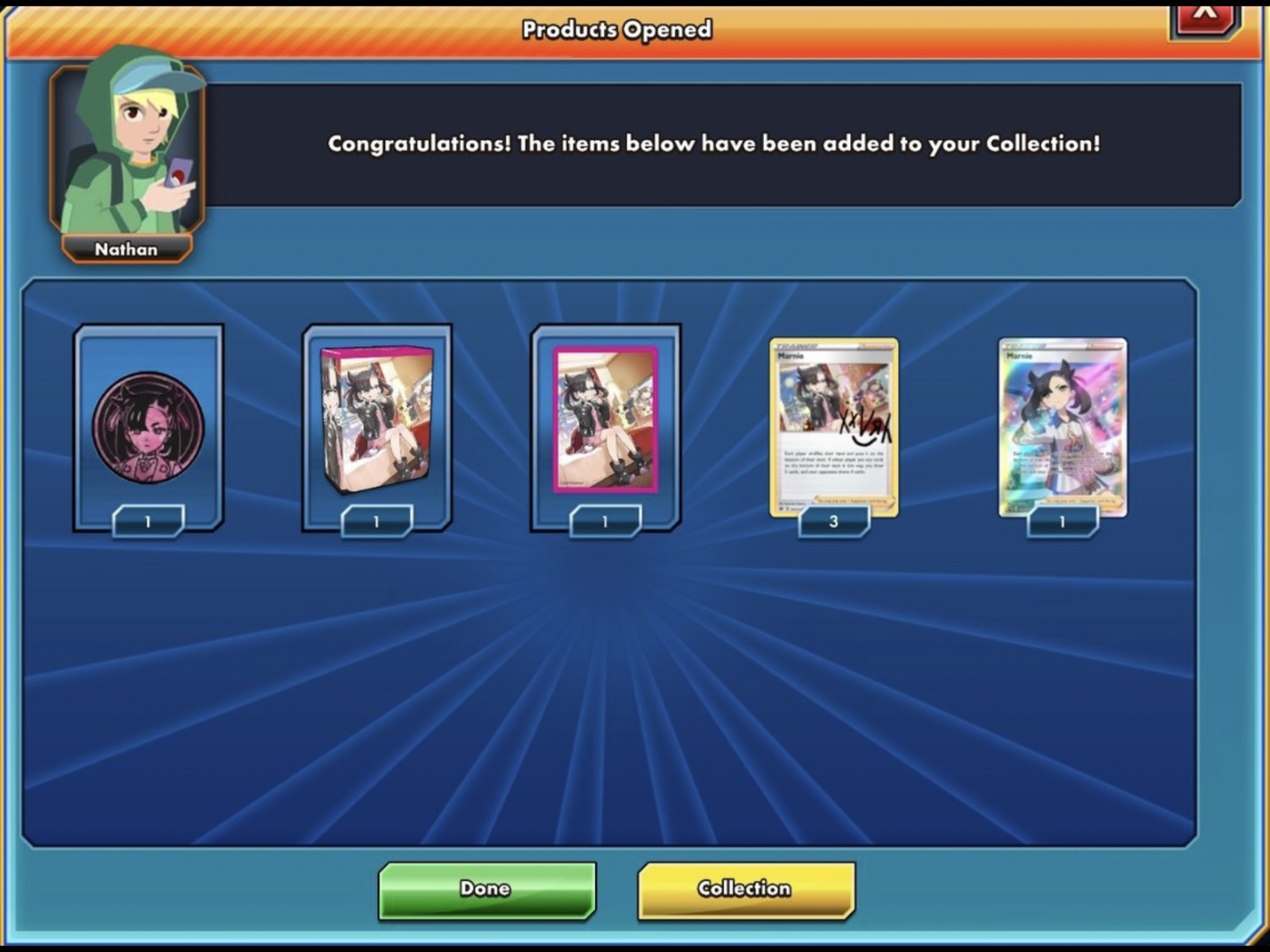Click the quantity badge under the coin
Viewport: 1270px width, 952px height.
(147, 522)
